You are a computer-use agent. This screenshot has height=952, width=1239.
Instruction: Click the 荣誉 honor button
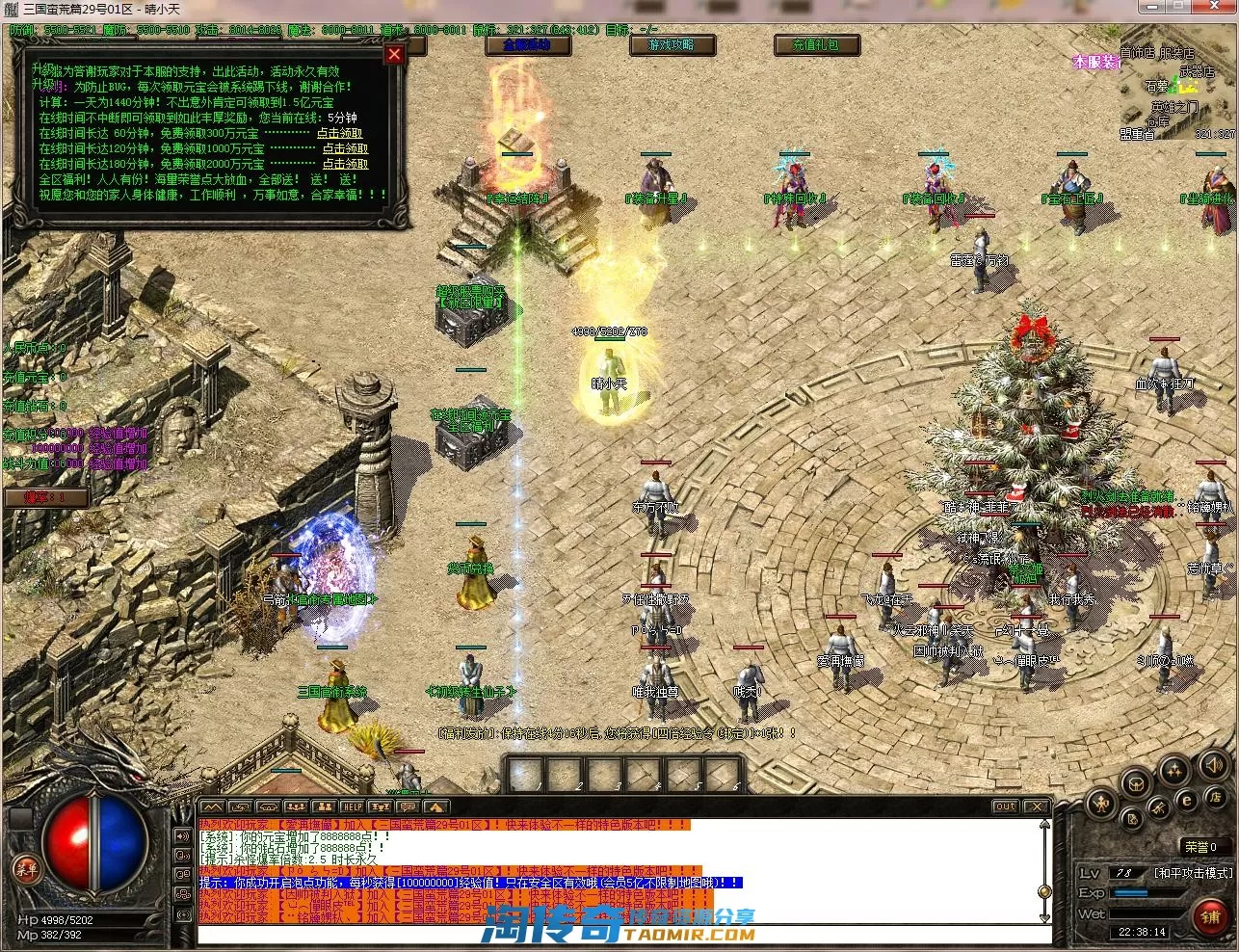1200,847
